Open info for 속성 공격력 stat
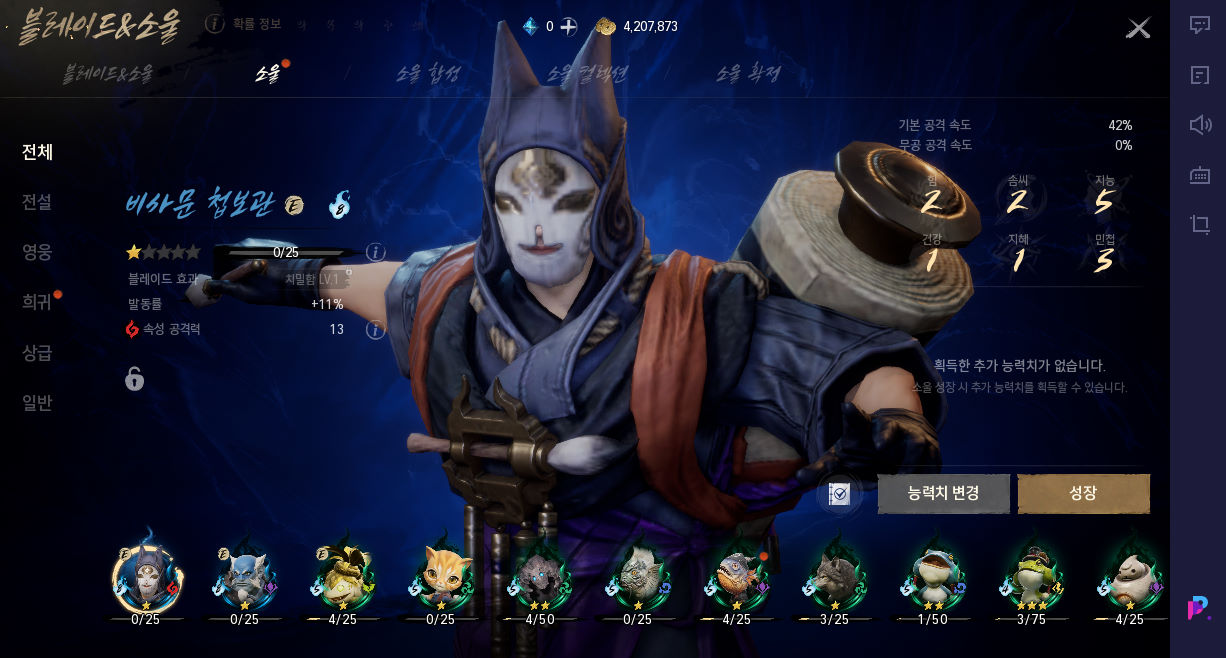 click(375, 330)
